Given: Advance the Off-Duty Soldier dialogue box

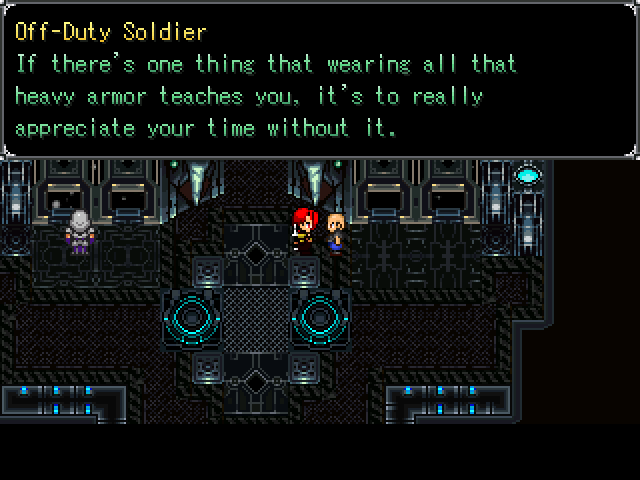Looking at the screenshot, I should click(x=320, y=80).
